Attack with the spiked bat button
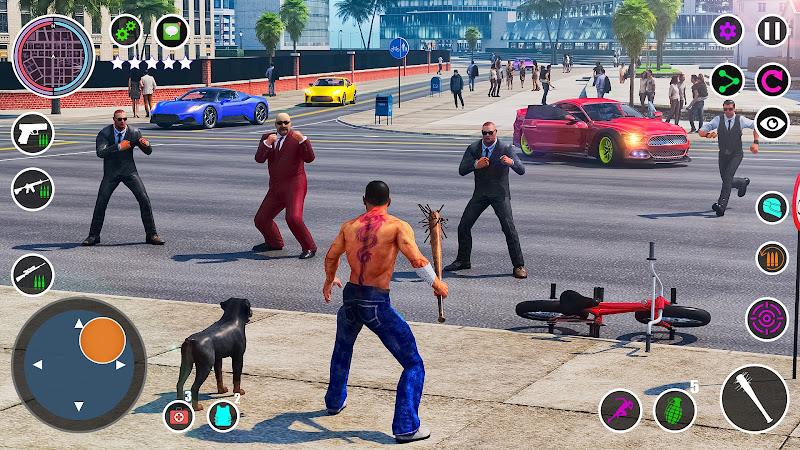 pyautogui.click(x=754, y=398)
